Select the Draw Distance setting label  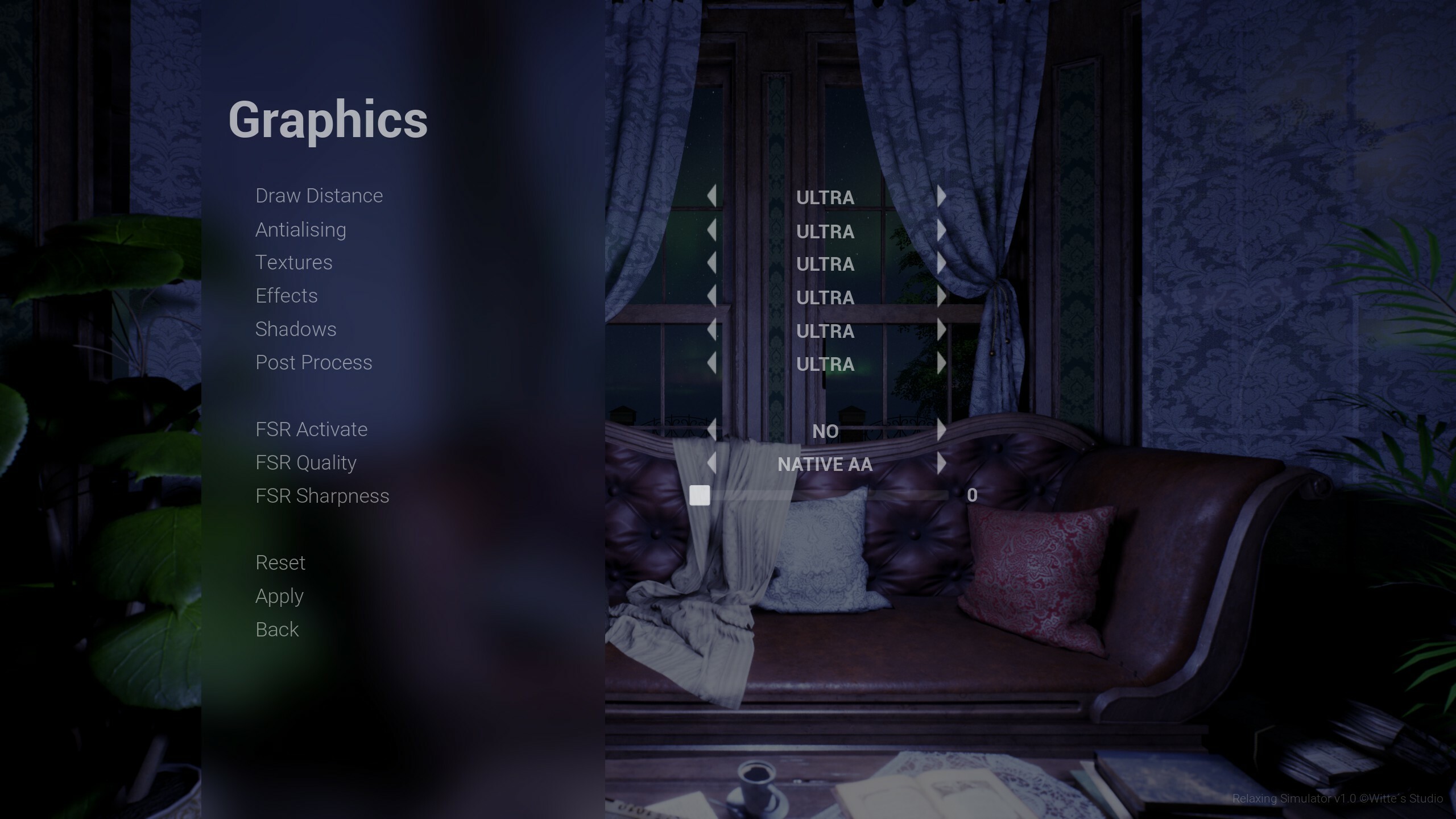tap(319, 196)
